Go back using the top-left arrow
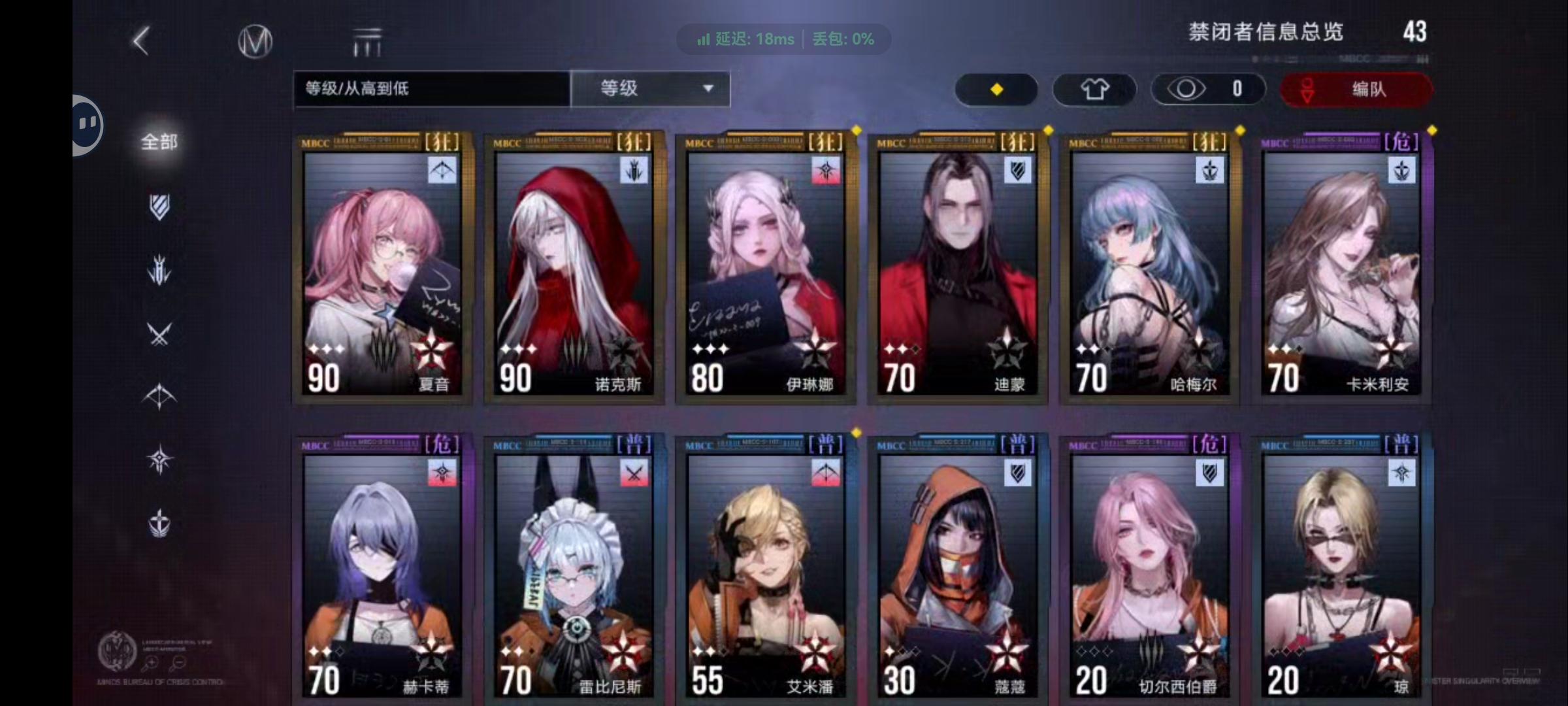Viewport: 1568px width, 706px height. (139, 41)
